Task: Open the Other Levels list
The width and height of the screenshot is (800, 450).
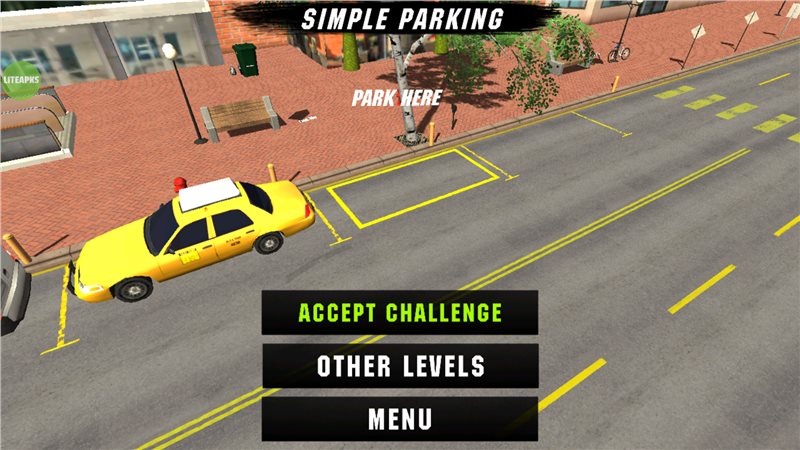Action: [x=400, y=366]
